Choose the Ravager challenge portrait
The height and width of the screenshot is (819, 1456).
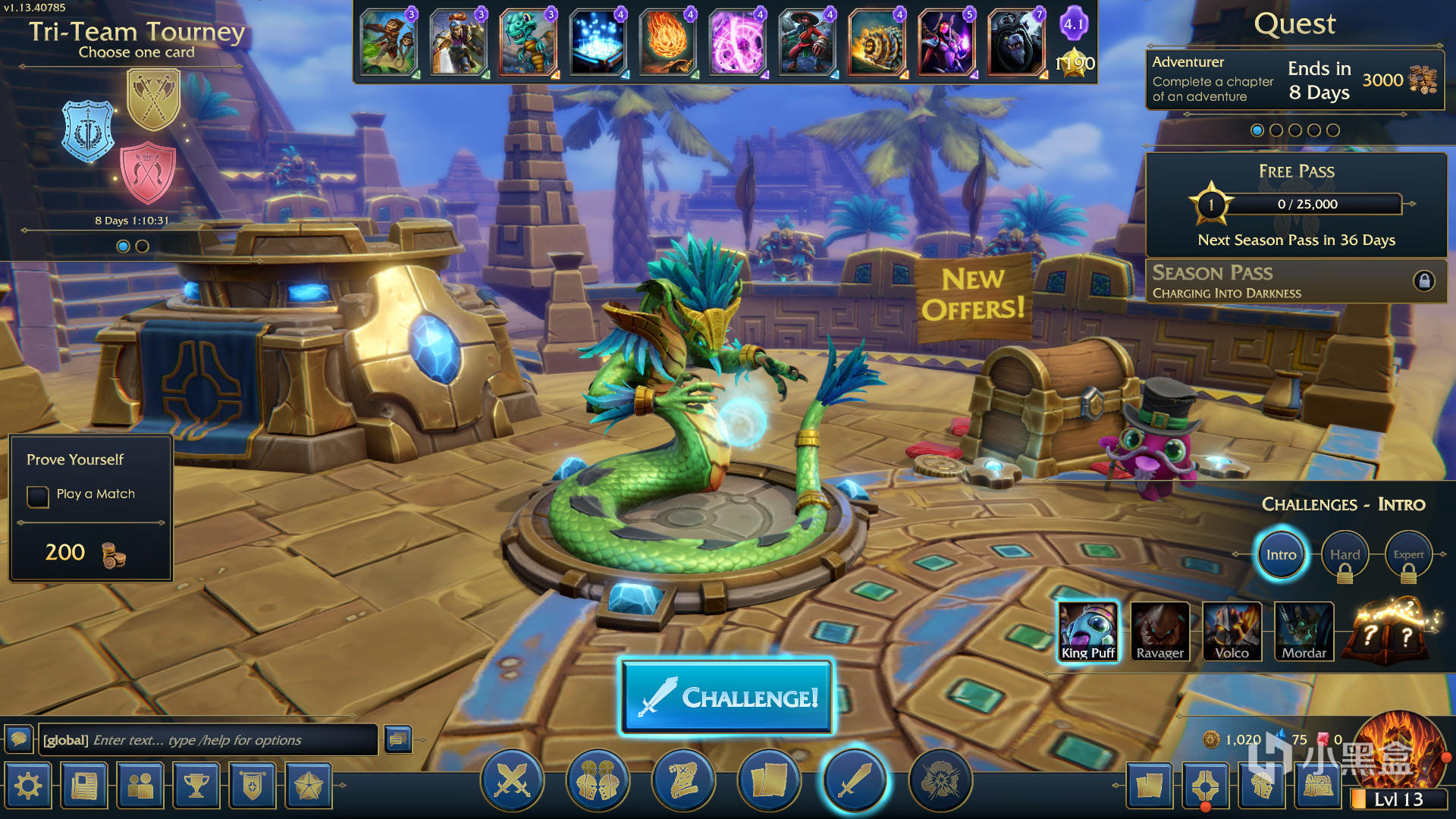pyautogui.click(x=1159, y=631)
